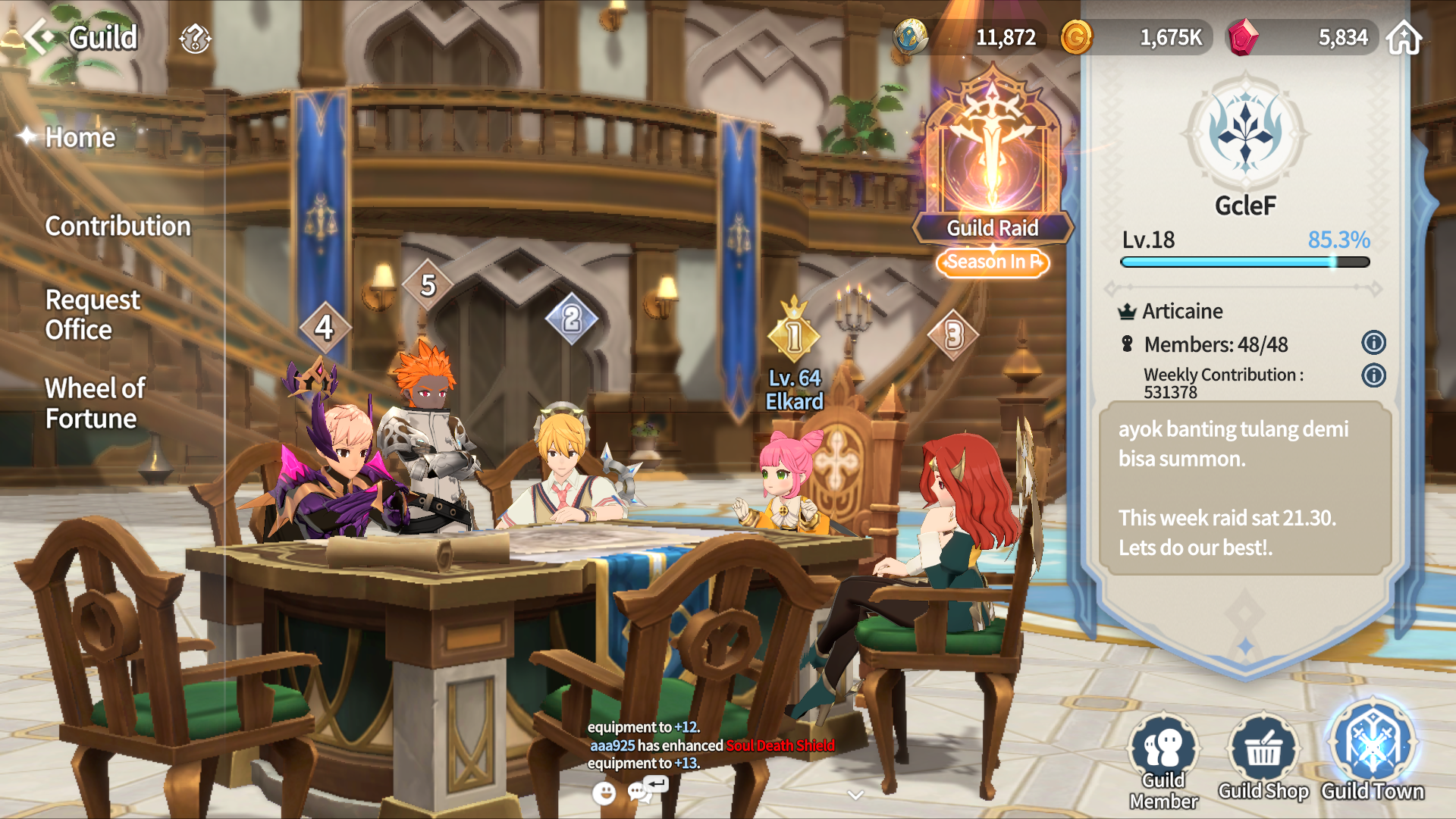
Task: Select the rank 2 member marker
Action: point(572,318)
